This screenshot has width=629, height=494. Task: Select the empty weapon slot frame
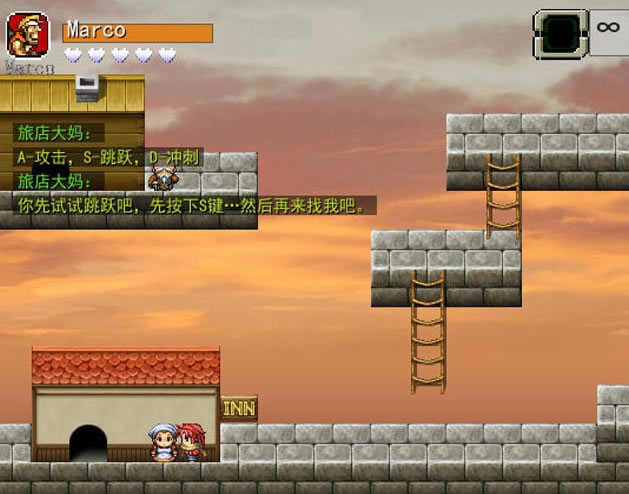tap(560, 34)
